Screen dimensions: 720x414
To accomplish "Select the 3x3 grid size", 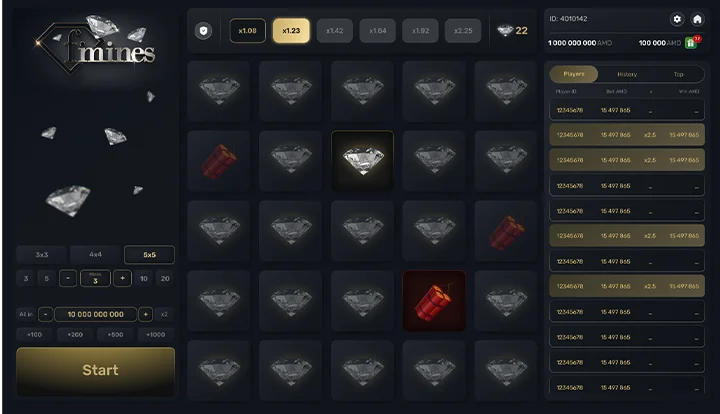I will [x=42, y=254].
